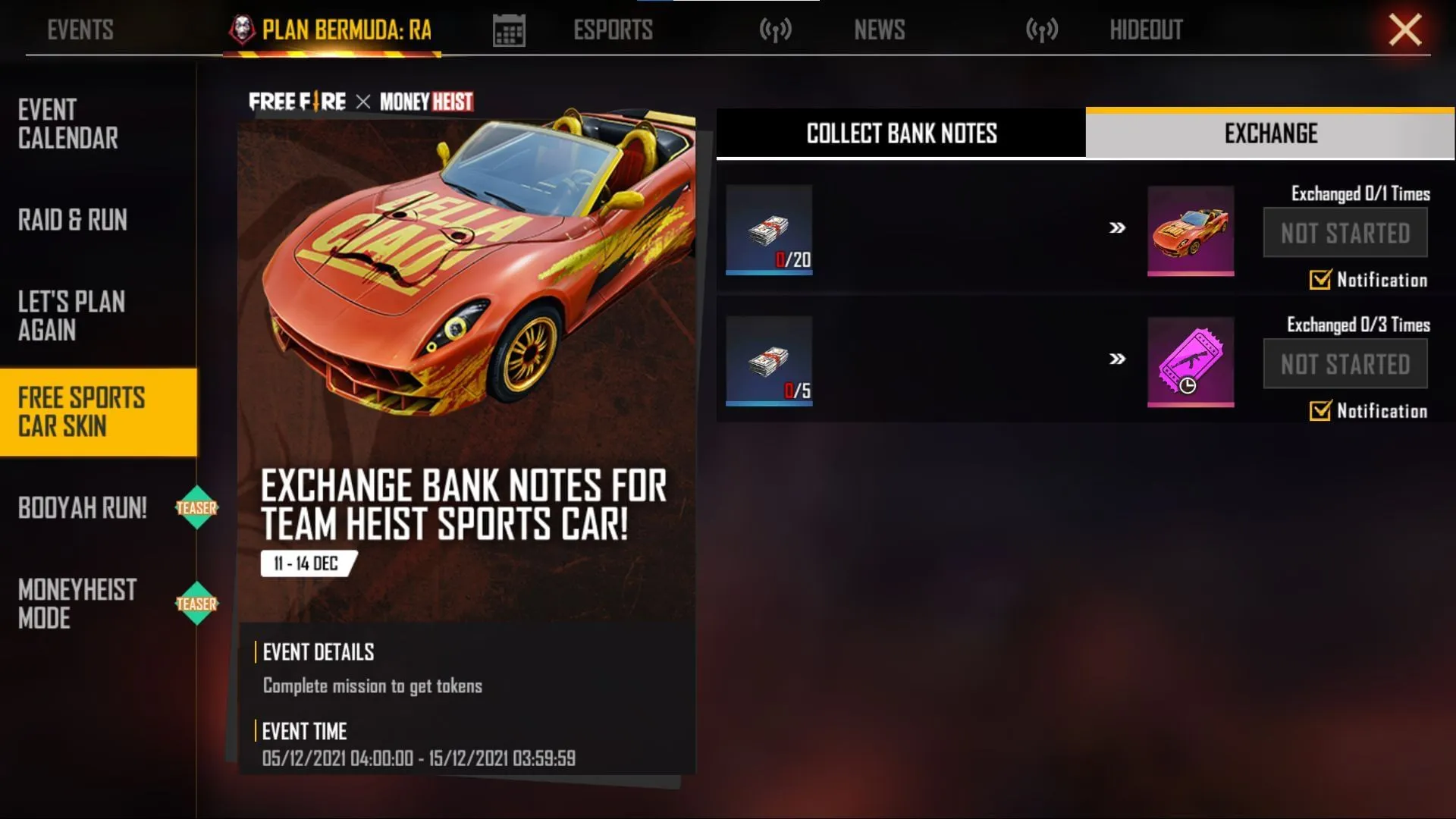The image size is (1456, 819).
Task: Click the broadcast icon beside News
Action: point(775,29)
